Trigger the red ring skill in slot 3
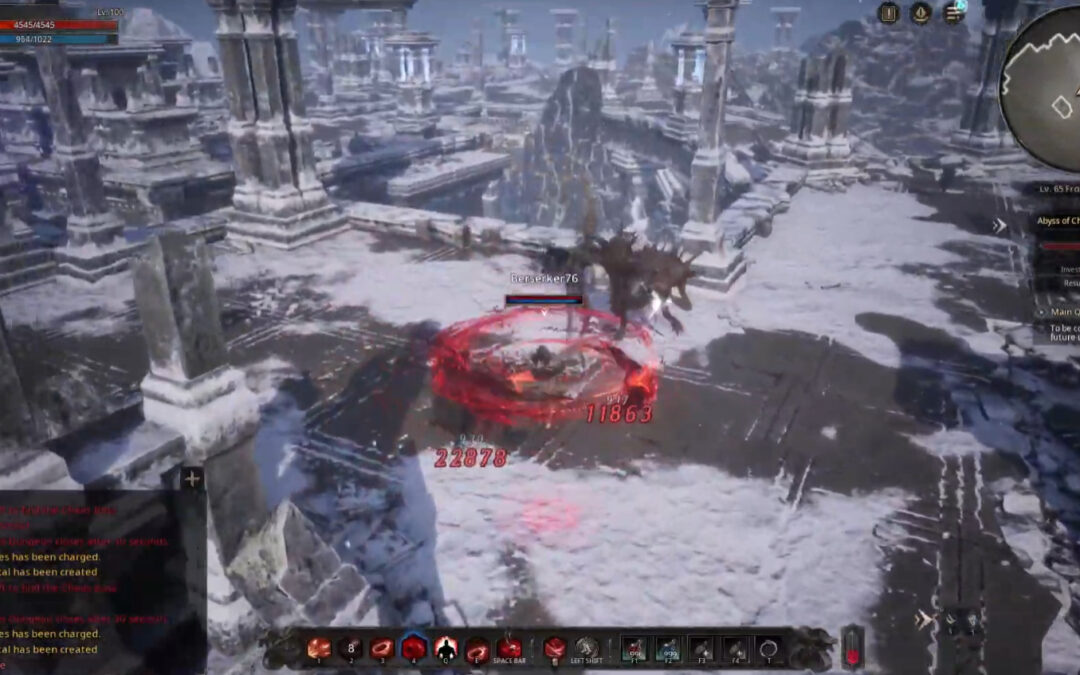This screenshot has height=675, width=1080. click(382, 648)
